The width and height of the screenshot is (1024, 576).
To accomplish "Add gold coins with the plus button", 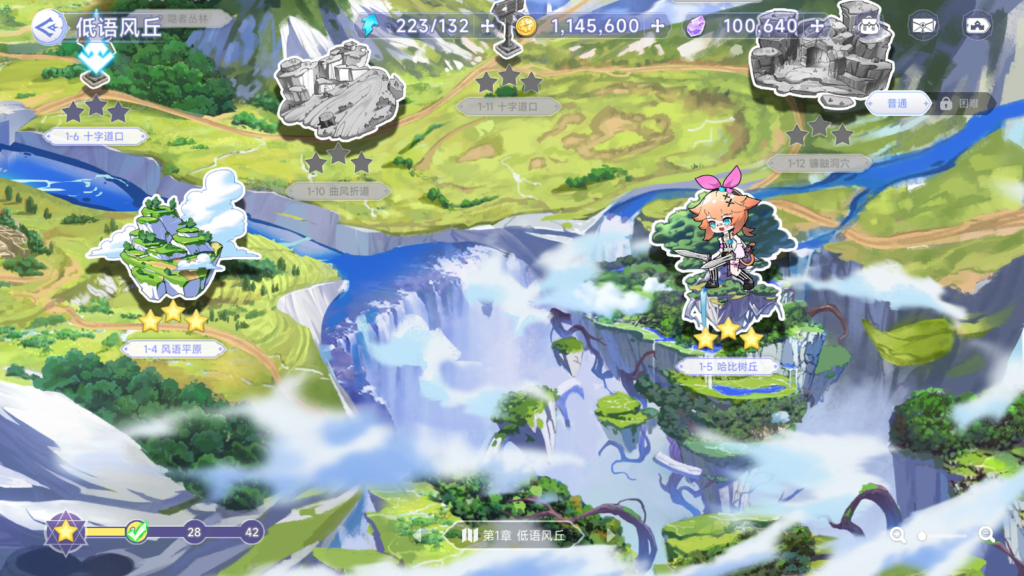I will [x=657, y=26].
